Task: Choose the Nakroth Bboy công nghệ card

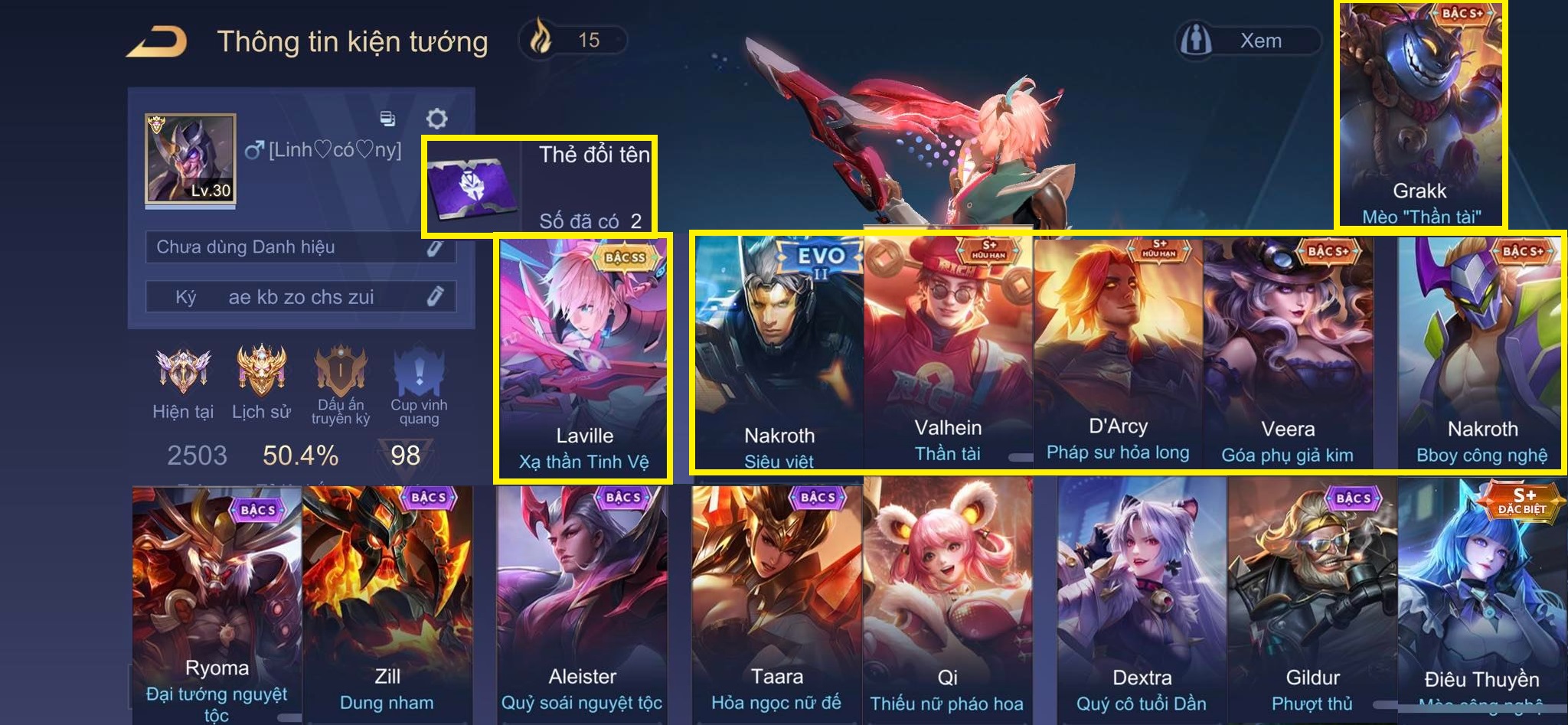Action: [x=1481, y=352]
